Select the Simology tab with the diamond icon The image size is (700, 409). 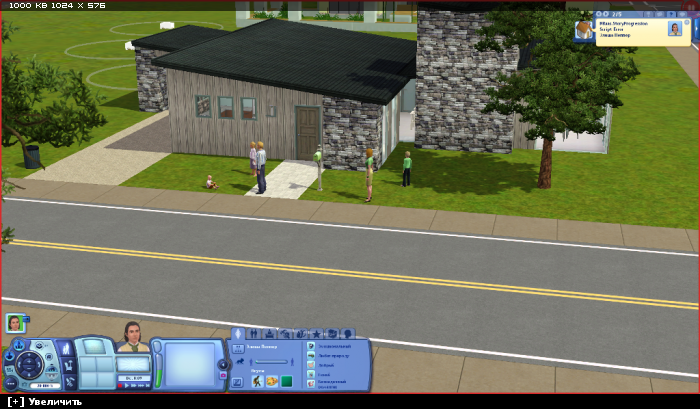[239, 333]
